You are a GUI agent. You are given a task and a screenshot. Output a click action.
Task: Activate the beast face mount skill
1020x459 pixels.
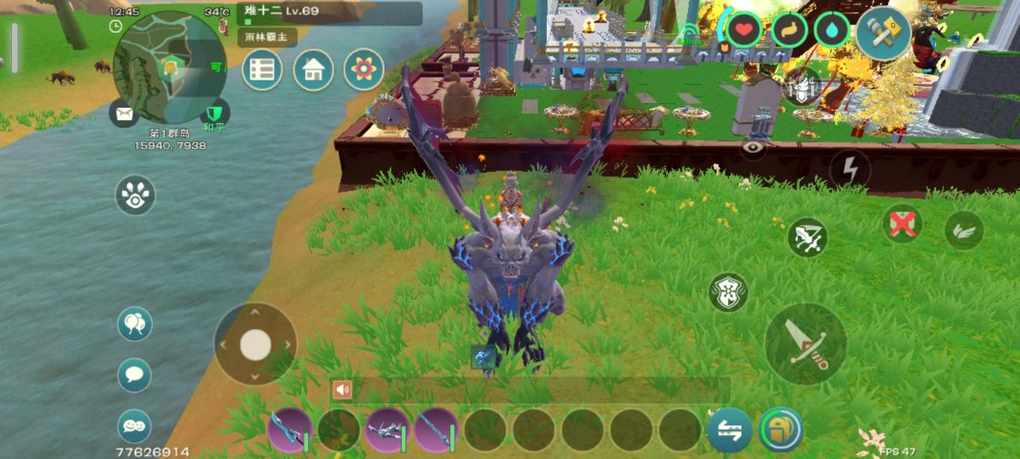tap(728, 292)
